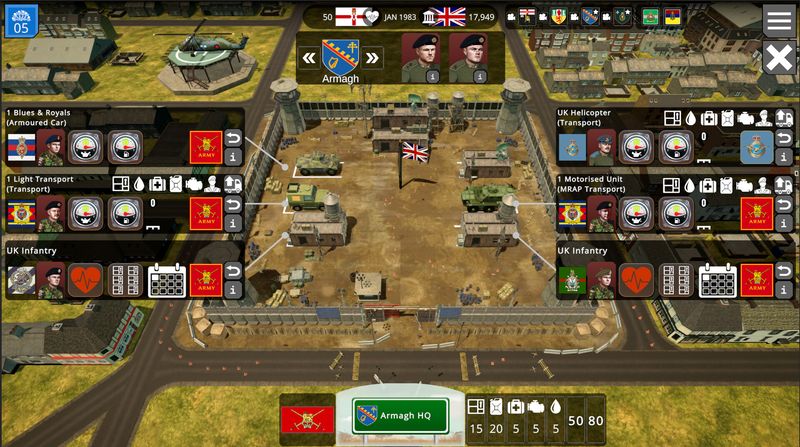Open the calendar on the left UK Infantry
This screenshot has width=800, height=447.
pyautogui.click(x=167, y=281)
